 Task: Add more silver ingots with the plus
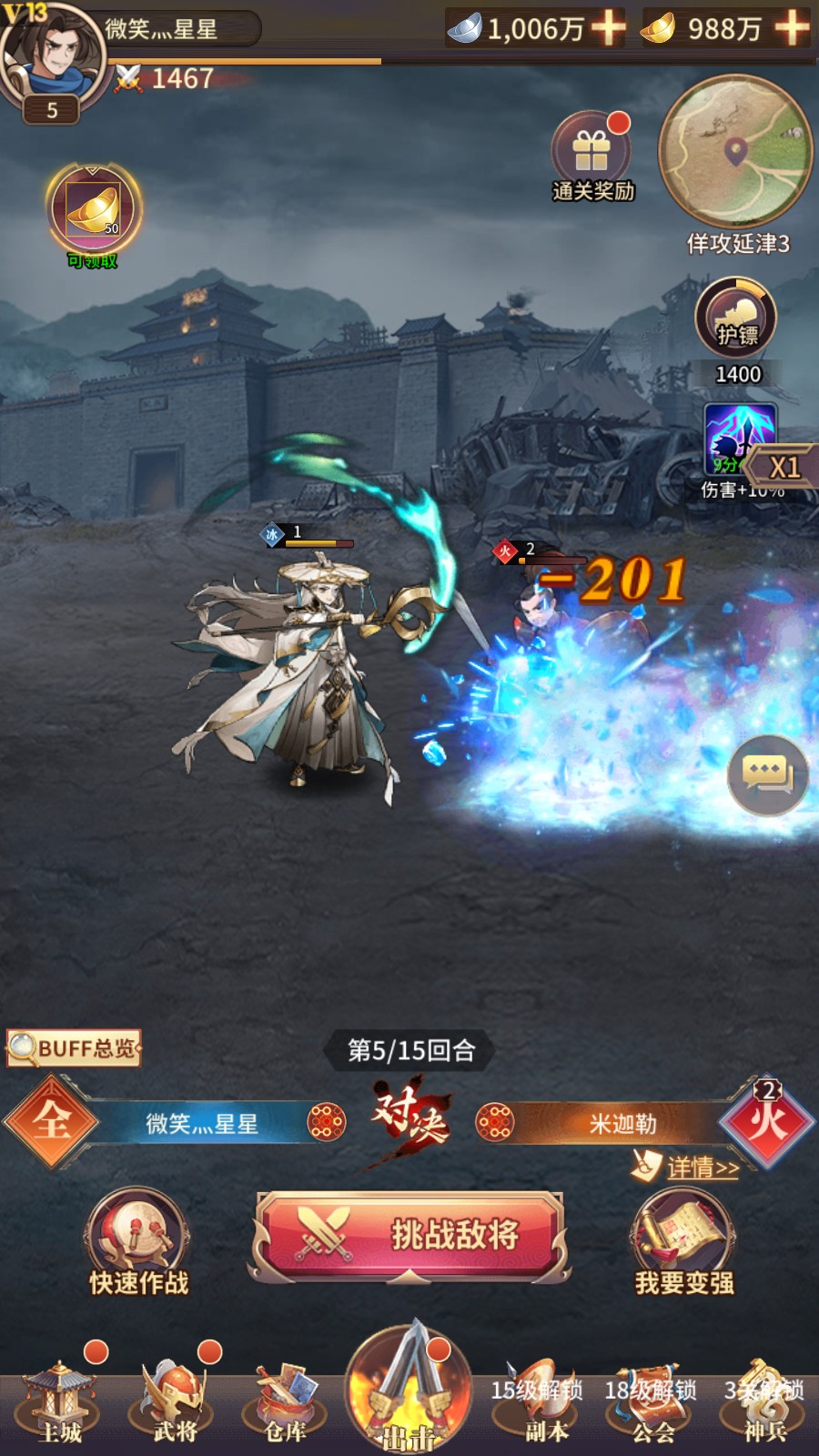(608, 27)
